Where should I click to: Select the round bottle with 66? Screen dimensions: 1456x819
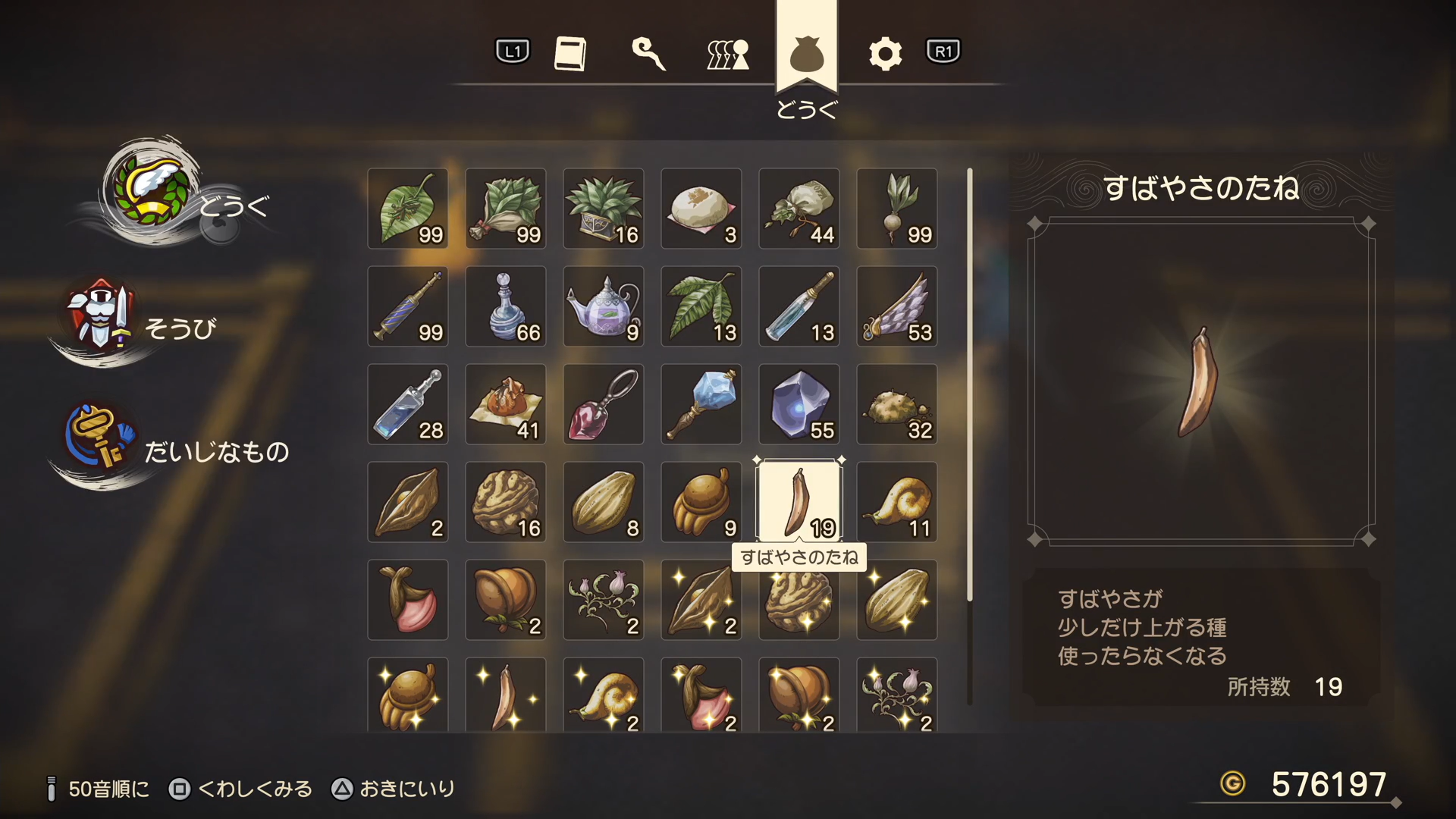click(x=506, y=306)
